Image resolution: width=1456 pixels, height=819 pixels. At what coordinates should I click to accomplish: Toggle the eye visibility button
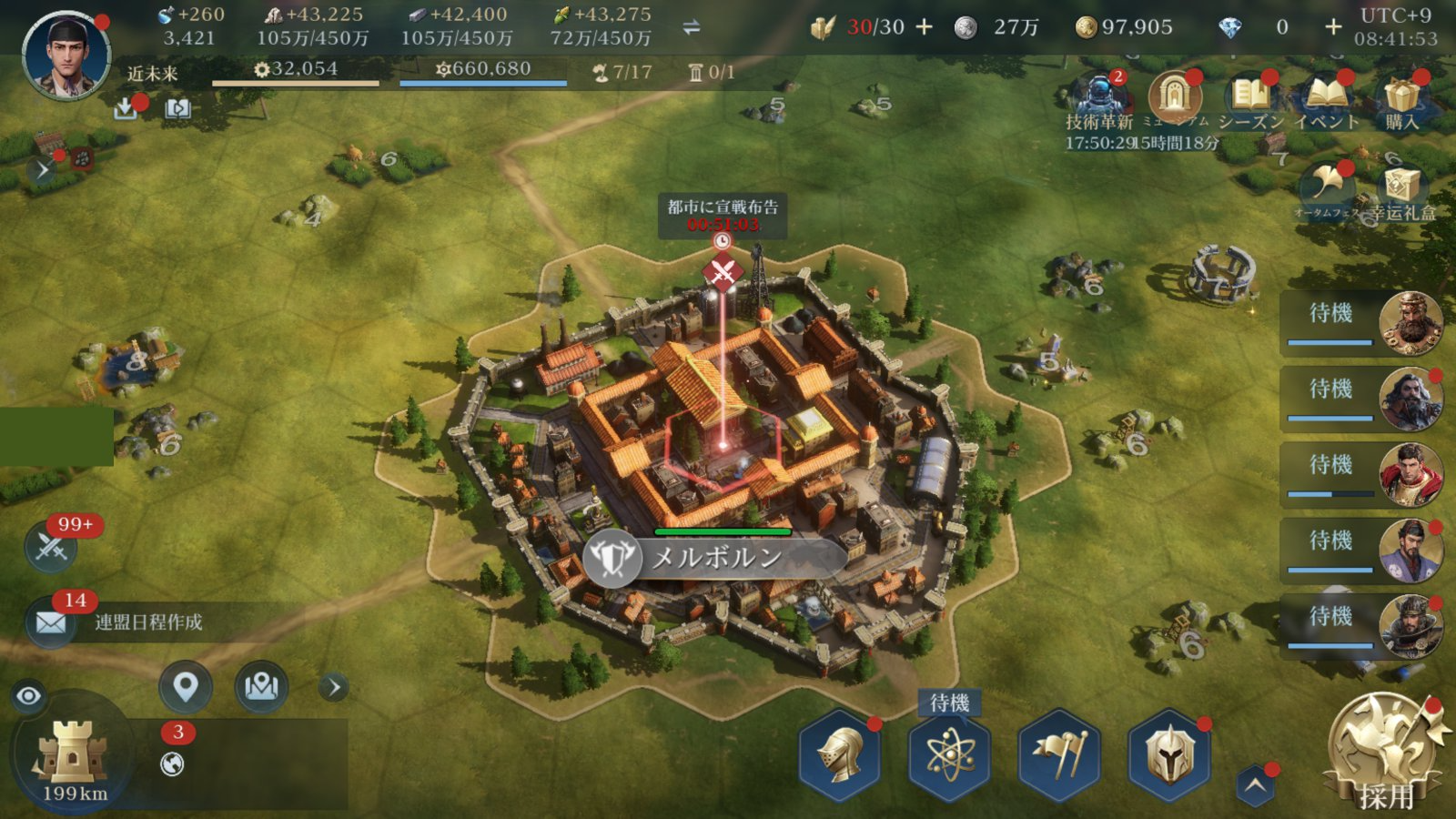click(x=29, y=696)
